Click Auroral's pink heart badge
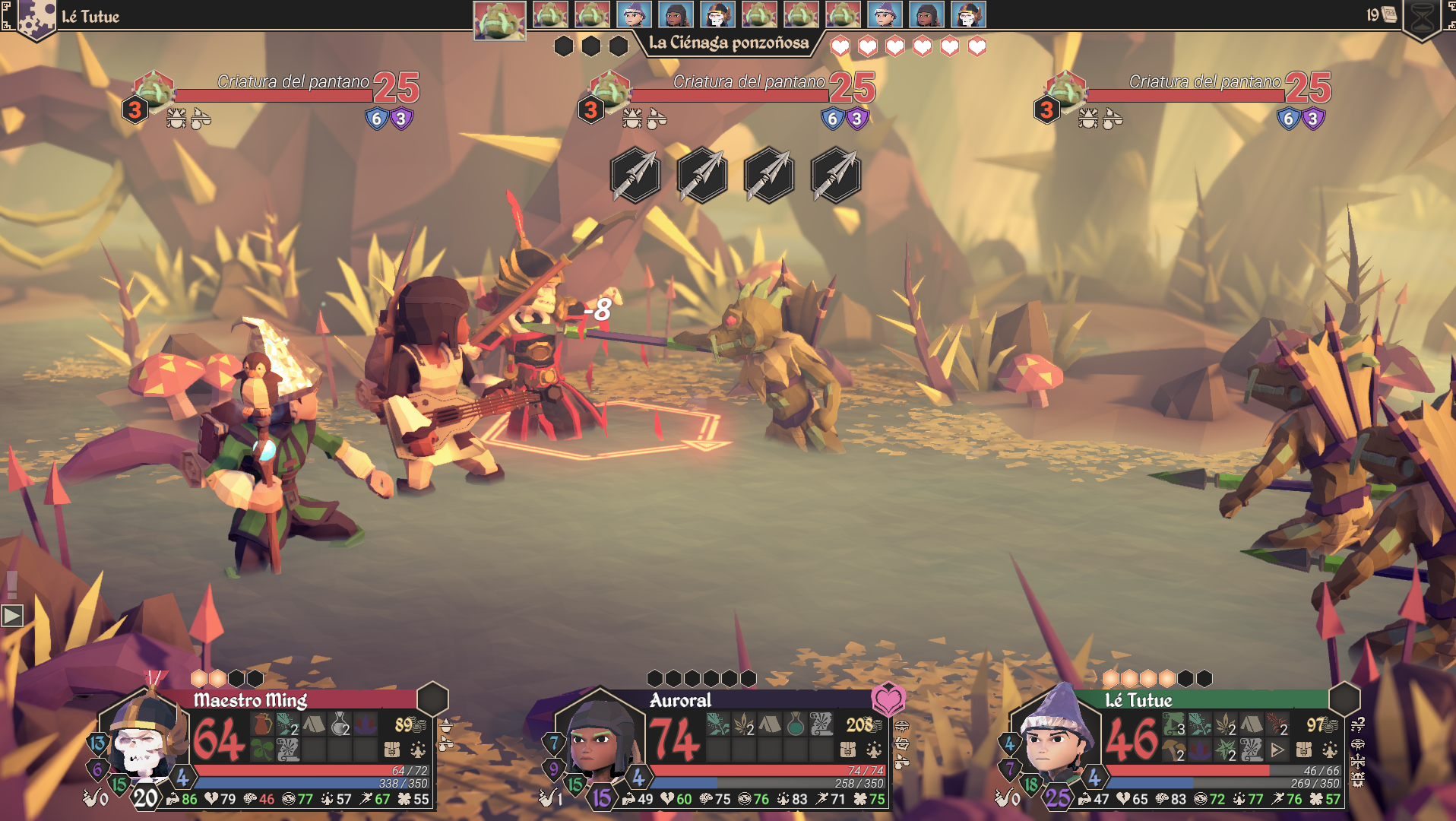Viewport: 1456px width, 821px height. click(x=888, y=699)
